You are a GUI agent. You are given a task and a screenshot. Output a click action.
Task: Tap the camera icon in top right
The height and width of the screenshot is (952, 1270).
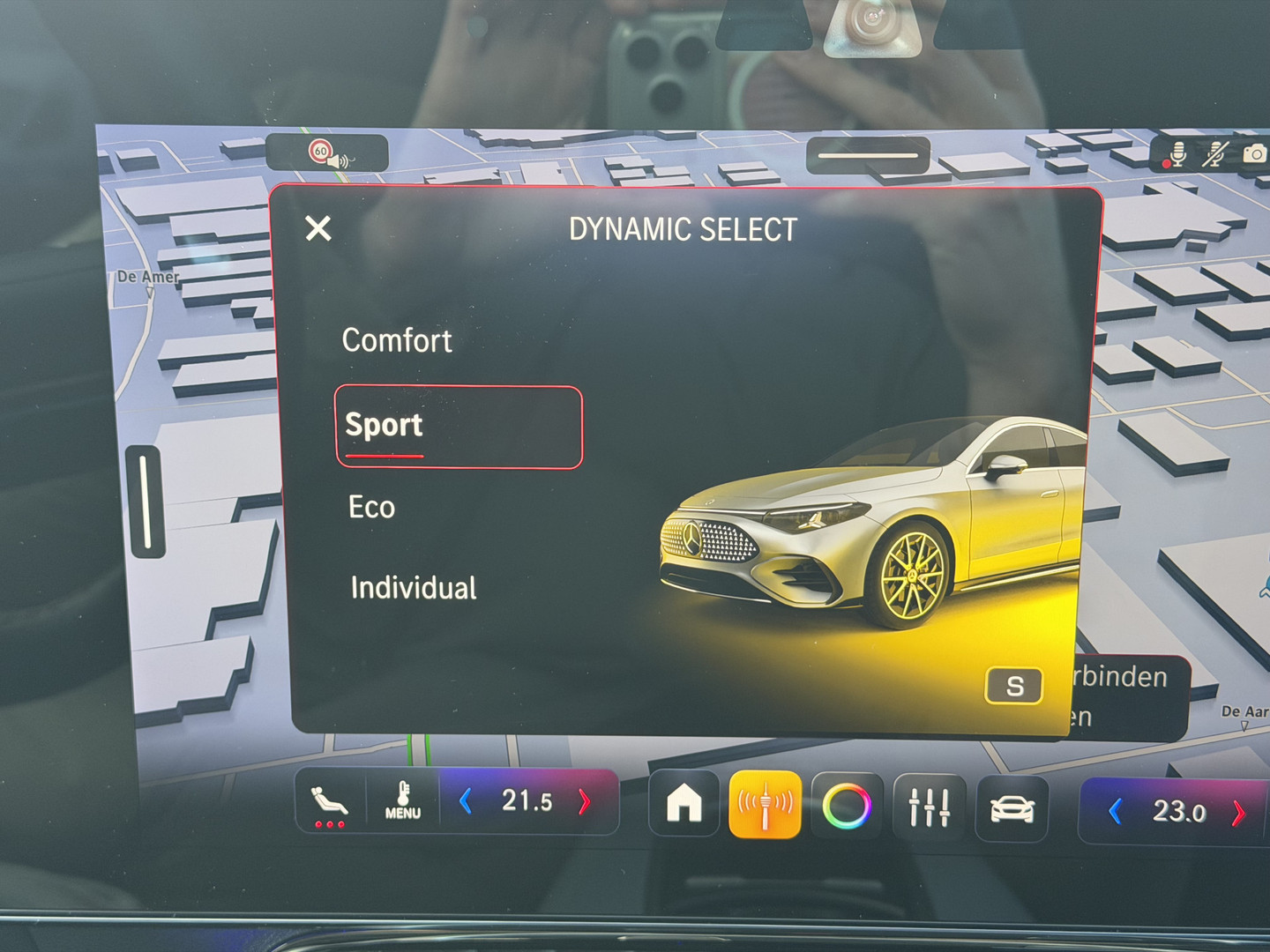pyautogui.click(x=1253, y=152)
